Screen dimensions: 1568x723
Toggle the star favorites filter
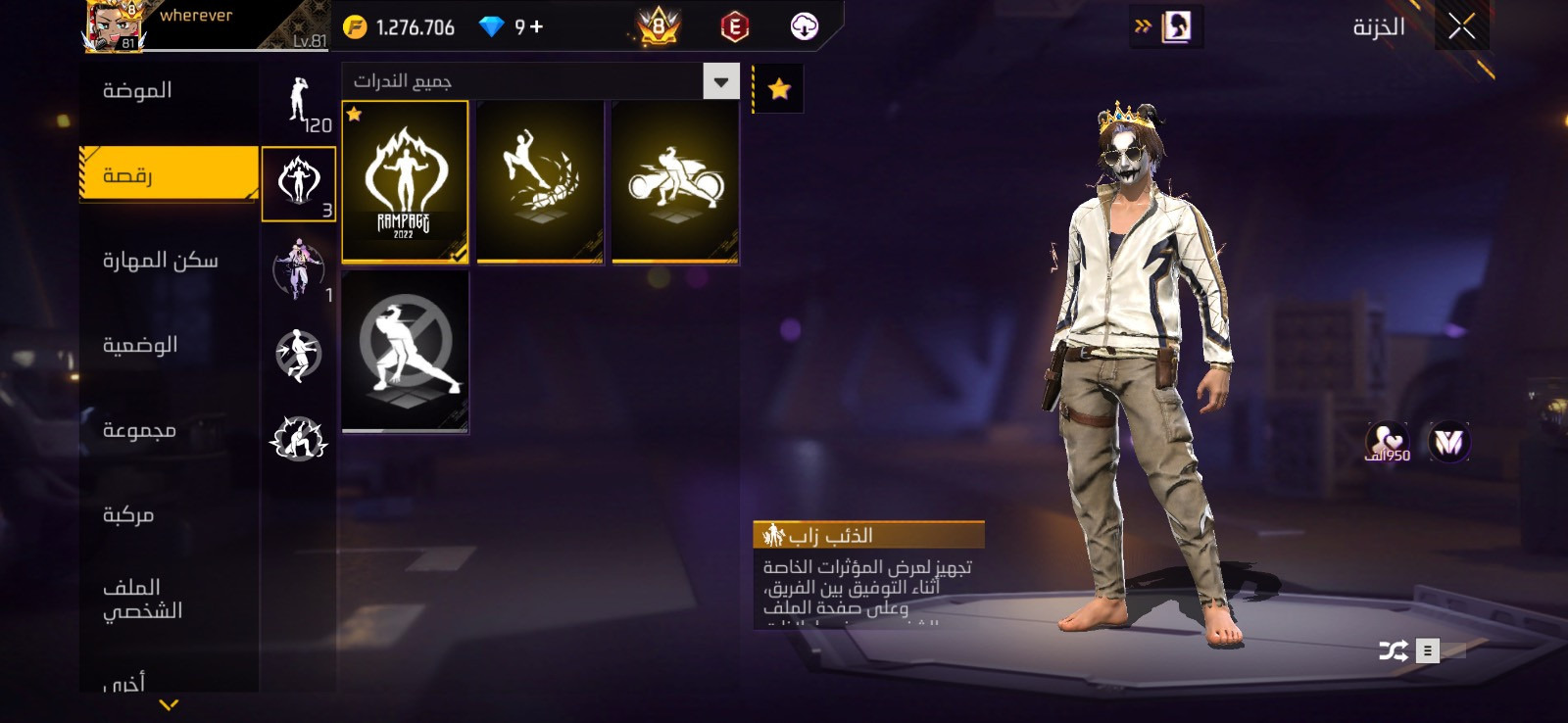tap(779, 89)
